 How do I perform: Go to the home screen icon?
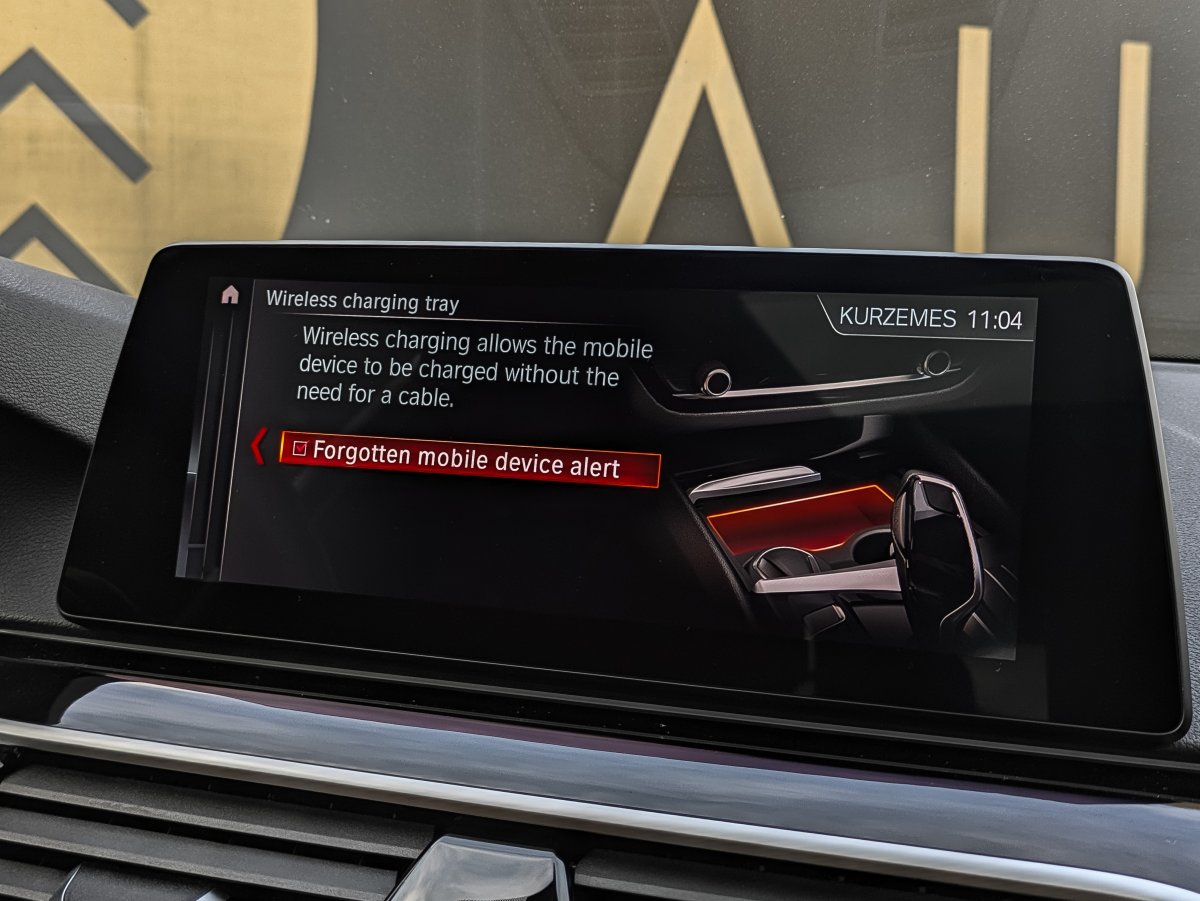[230, 294]
